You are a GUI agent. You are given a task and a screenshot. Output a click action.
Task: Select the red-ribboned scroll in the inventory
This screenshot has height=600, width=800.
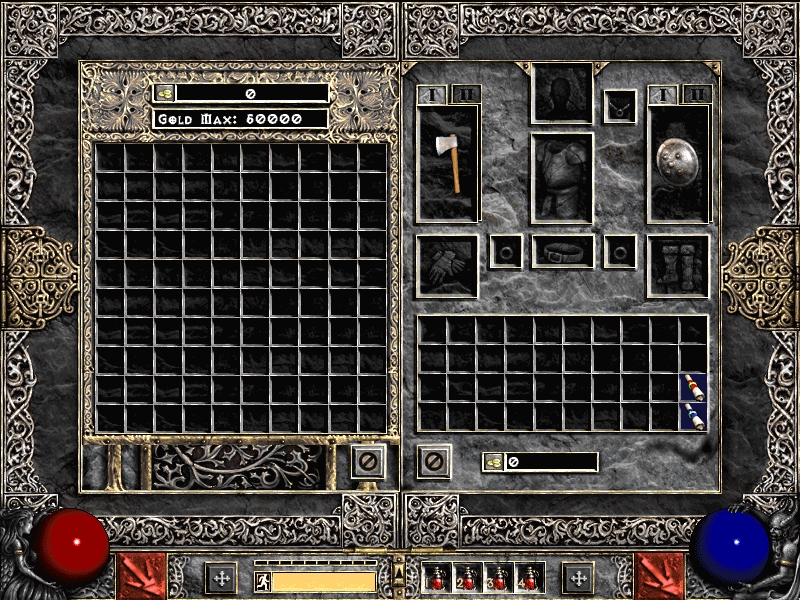click(x=694, y=387)
